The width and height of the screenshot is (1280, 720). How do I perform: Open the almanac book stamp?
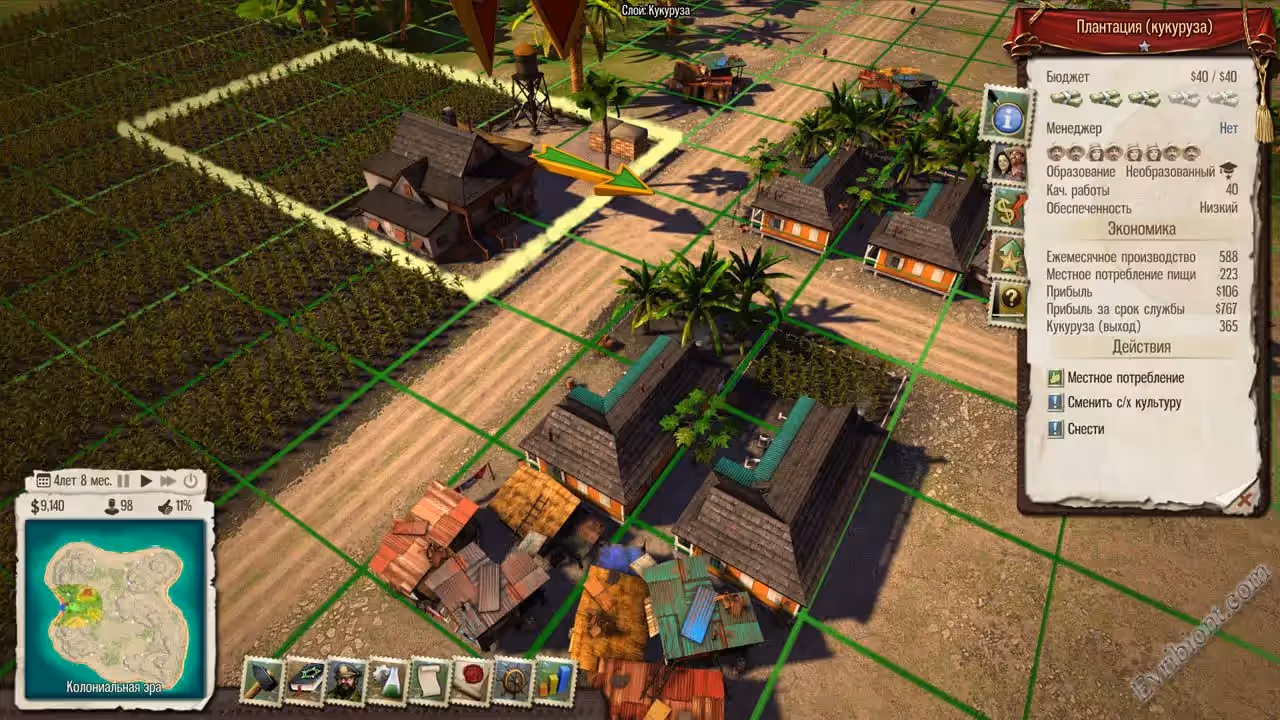point(304,681)
